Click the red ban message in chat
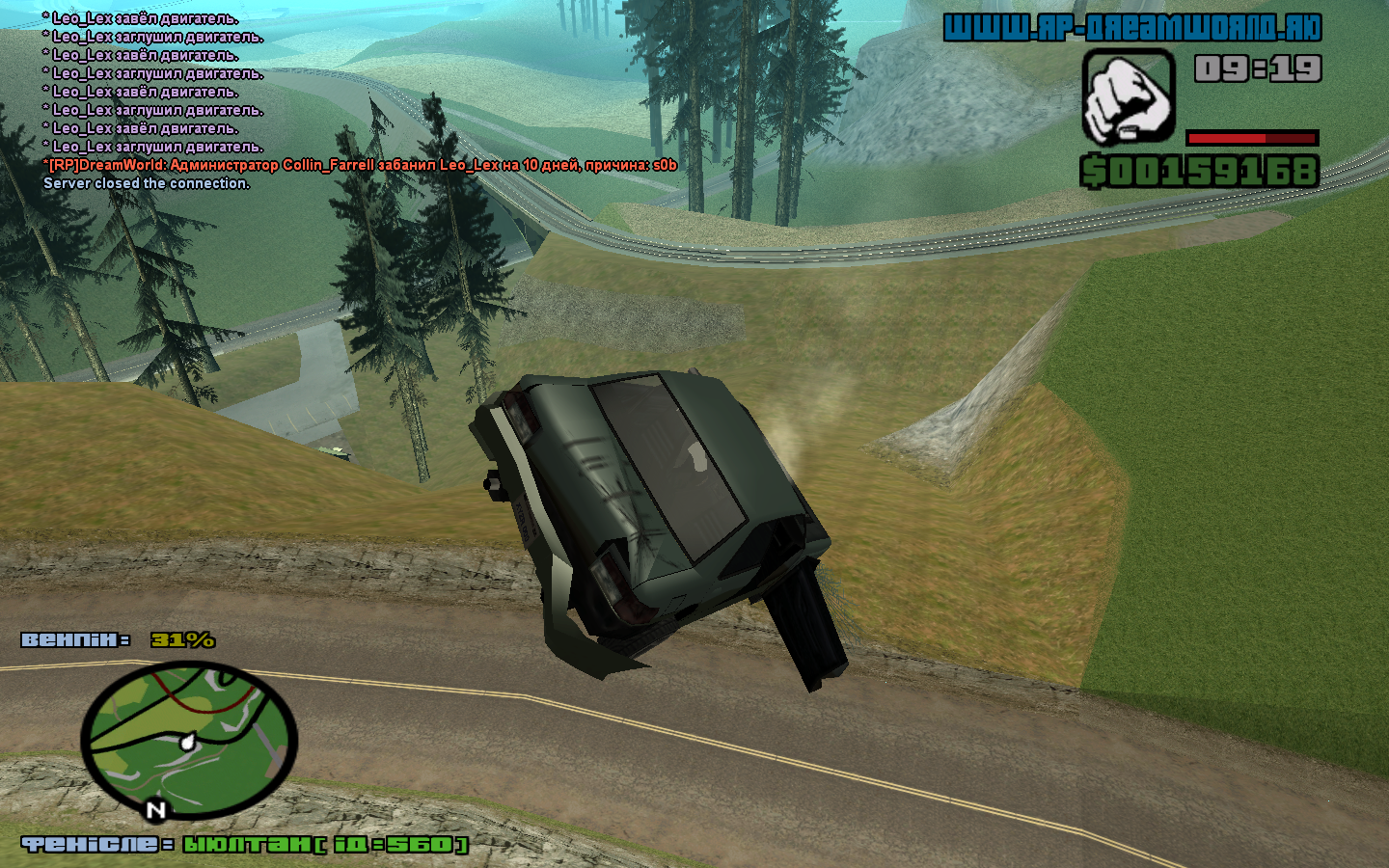This screenshot has height=868, width=1389. [x=360, y=165]
